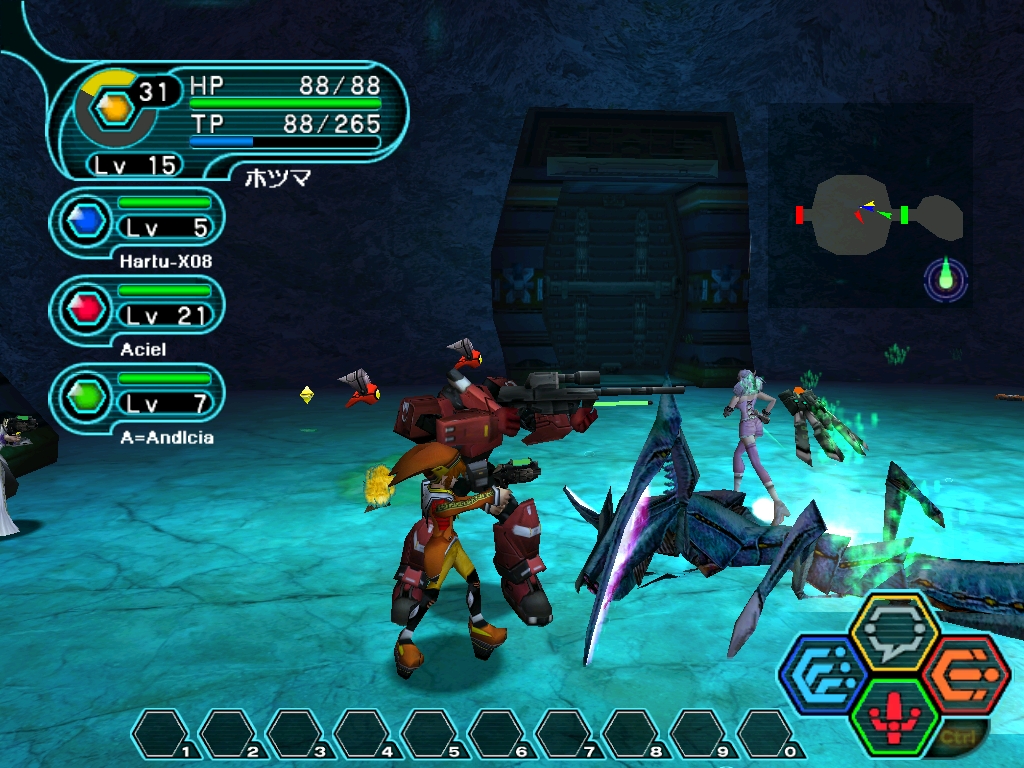Select hotbar slot number 1
Image resolution: width=1024 pixels, height=768 pixels.
click(163, 734)
